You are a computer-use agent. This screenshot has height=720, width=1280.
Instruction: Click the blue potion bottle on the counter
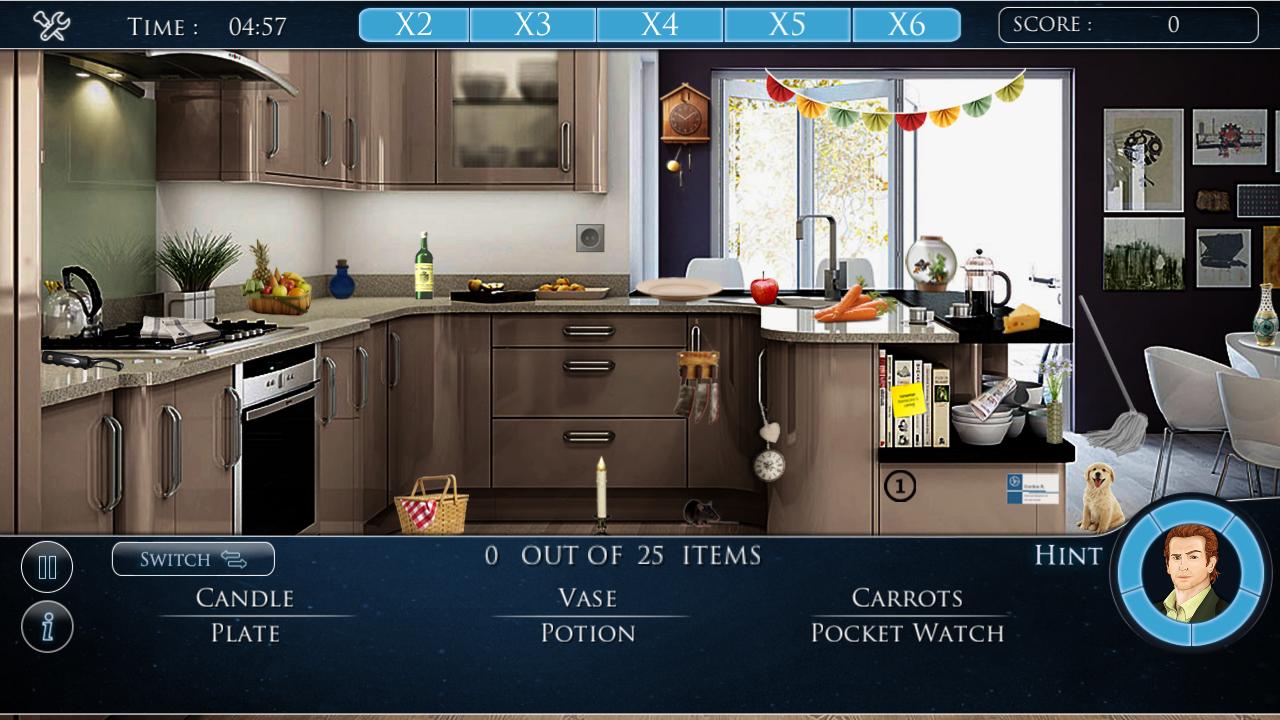click(344, 282)
